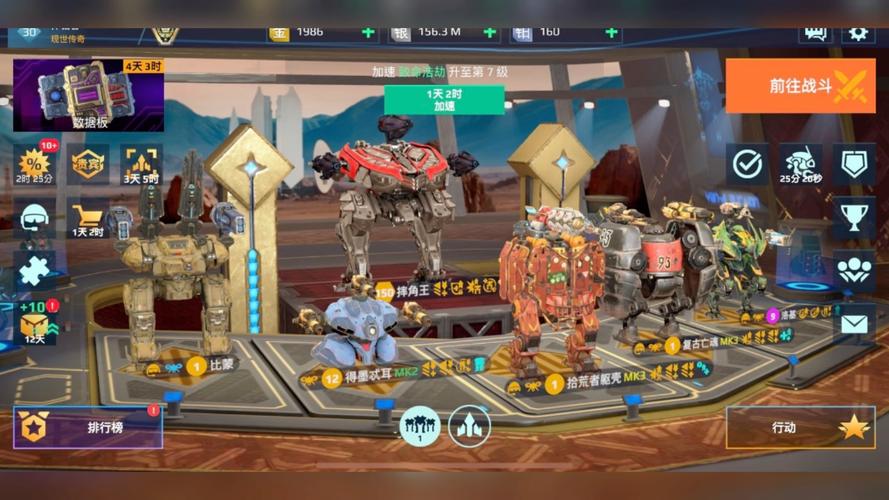Open the shopping cart store icon

click(x=88, y=217)
